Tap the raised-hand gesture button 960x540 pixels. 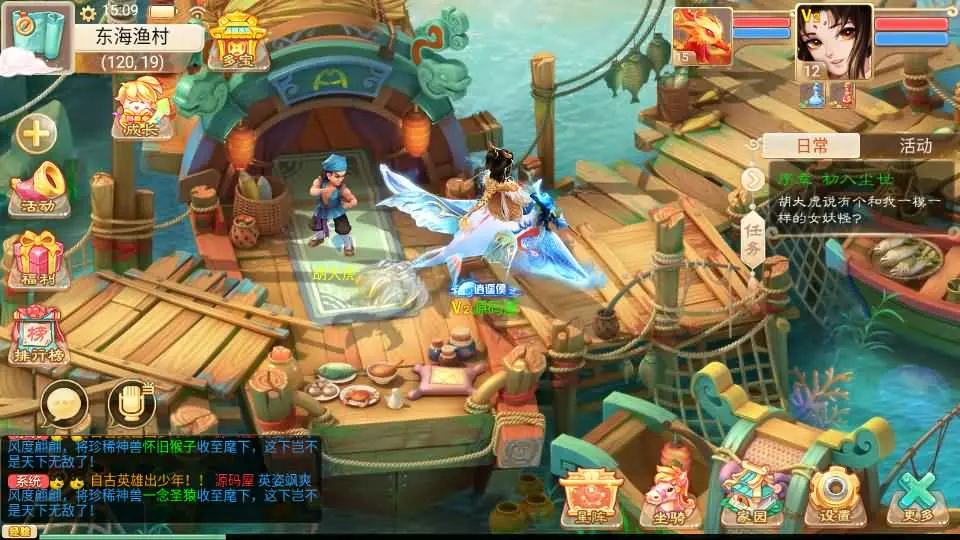pos(131,404)
